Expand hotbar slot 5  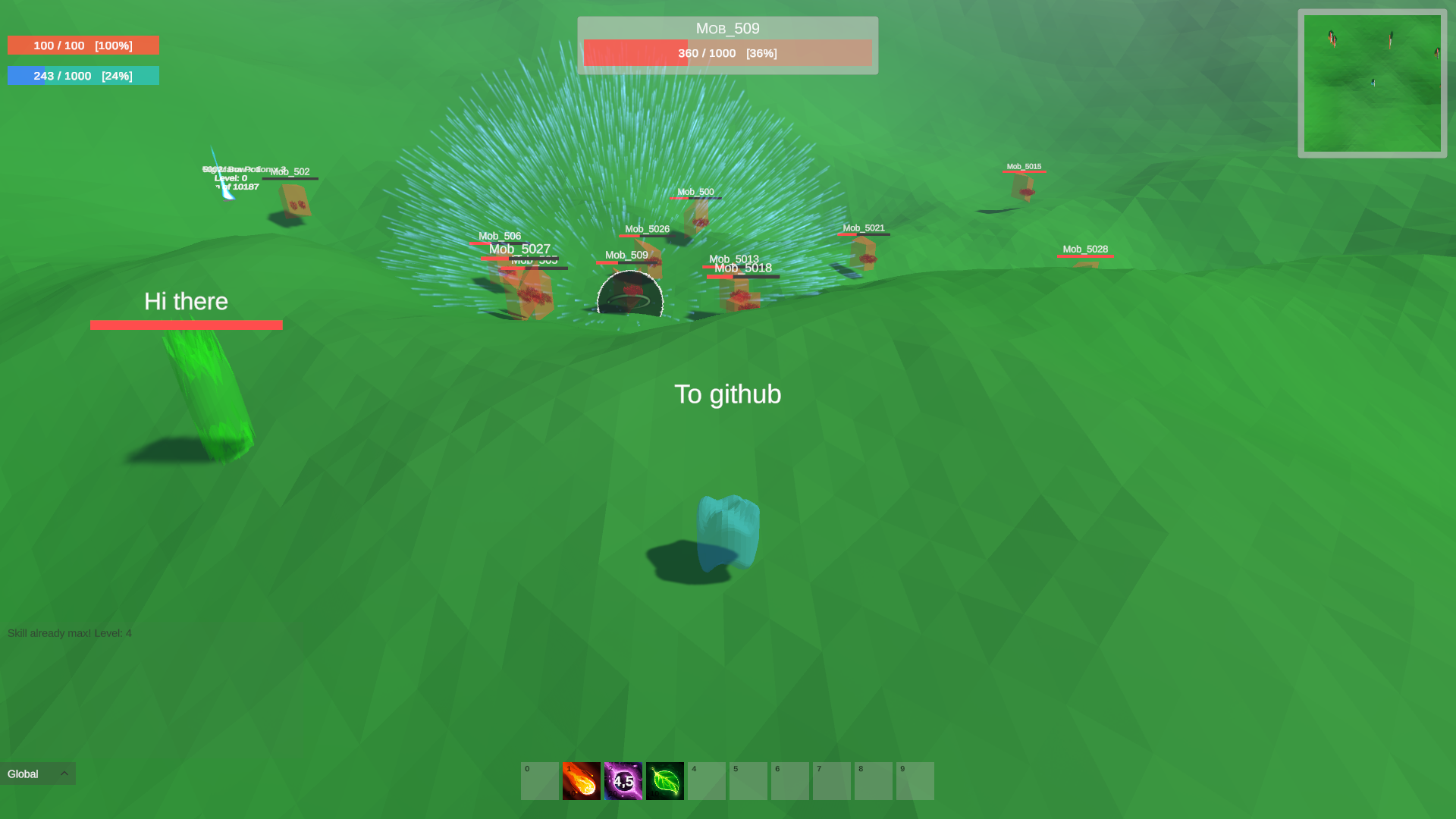pyautogui.click(x=748, y=780)
